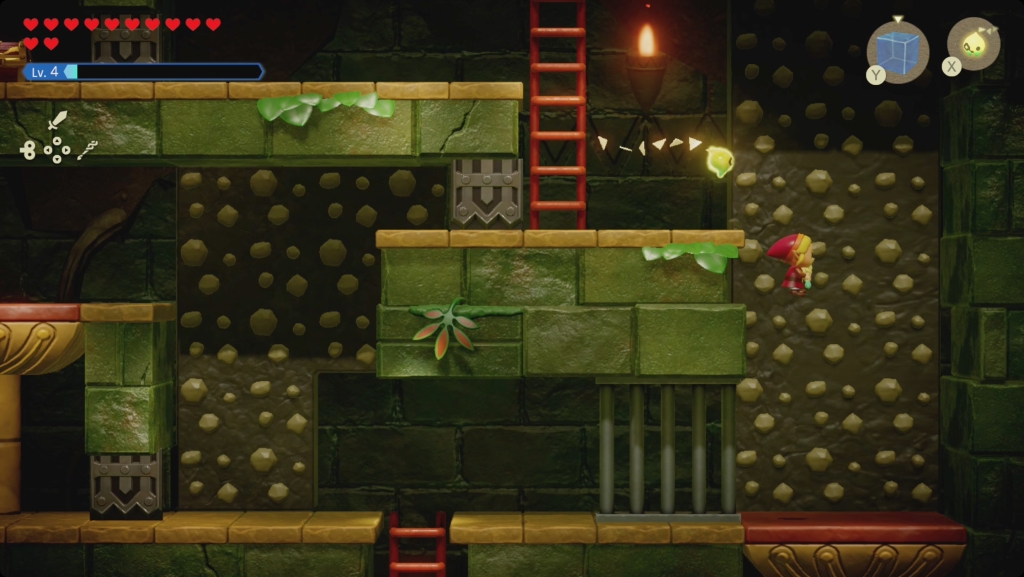1024x577 pixels.
Task: Click the Tri Rod staff icon
Action: point(87,150)
